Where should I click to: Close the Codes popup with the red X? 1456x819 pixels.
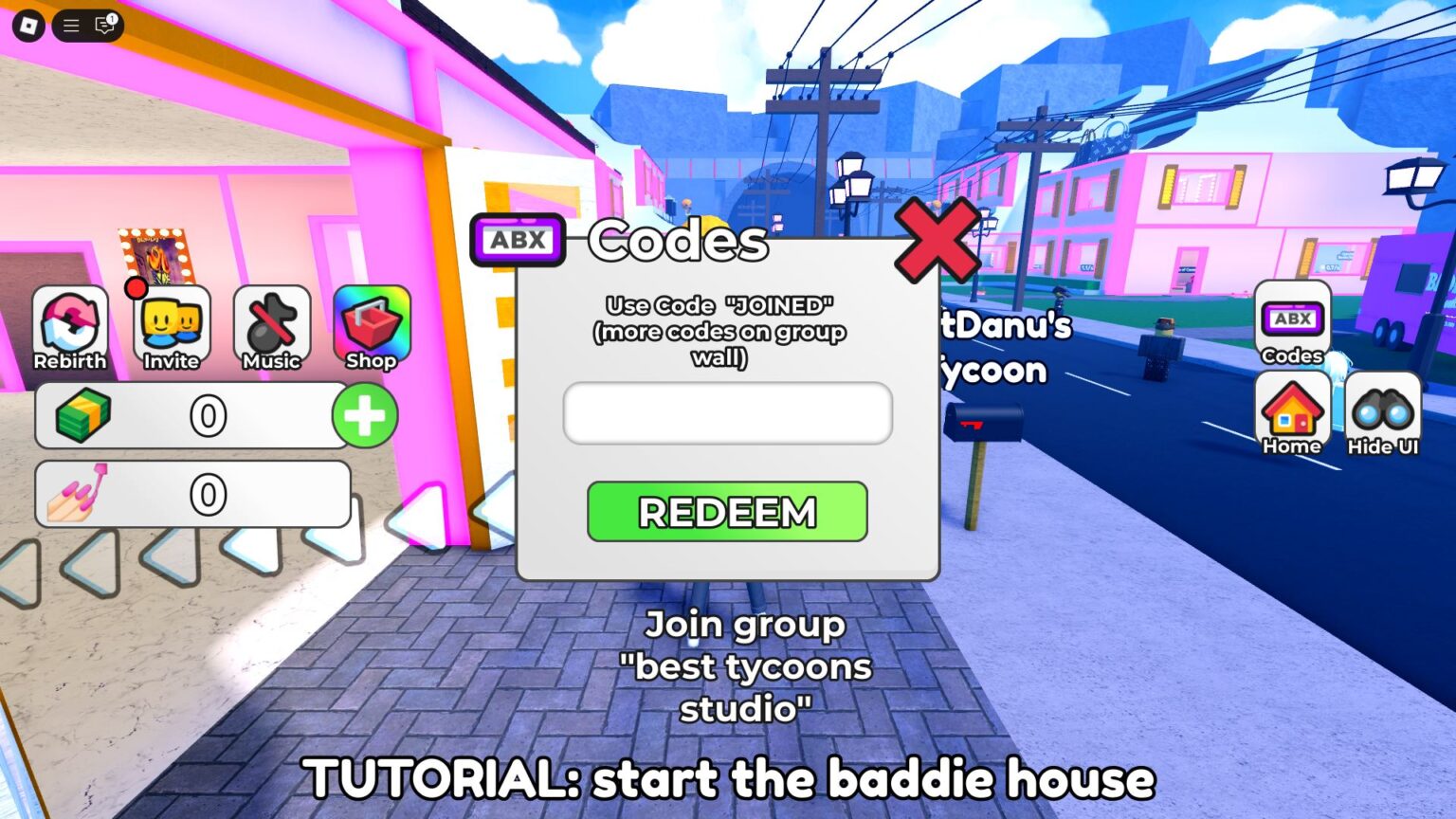coord(937,243)
